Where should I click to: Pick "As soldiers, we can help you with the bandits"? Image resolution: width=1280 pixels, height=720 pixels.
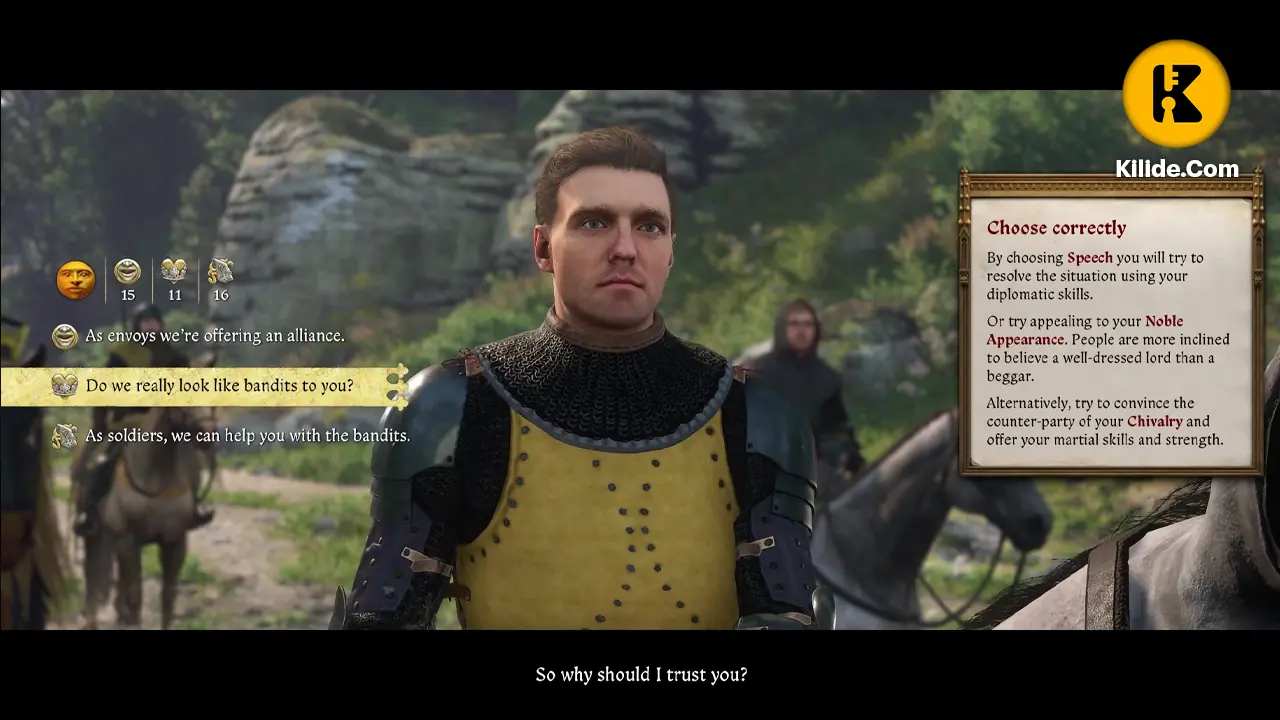pos(248,436)
